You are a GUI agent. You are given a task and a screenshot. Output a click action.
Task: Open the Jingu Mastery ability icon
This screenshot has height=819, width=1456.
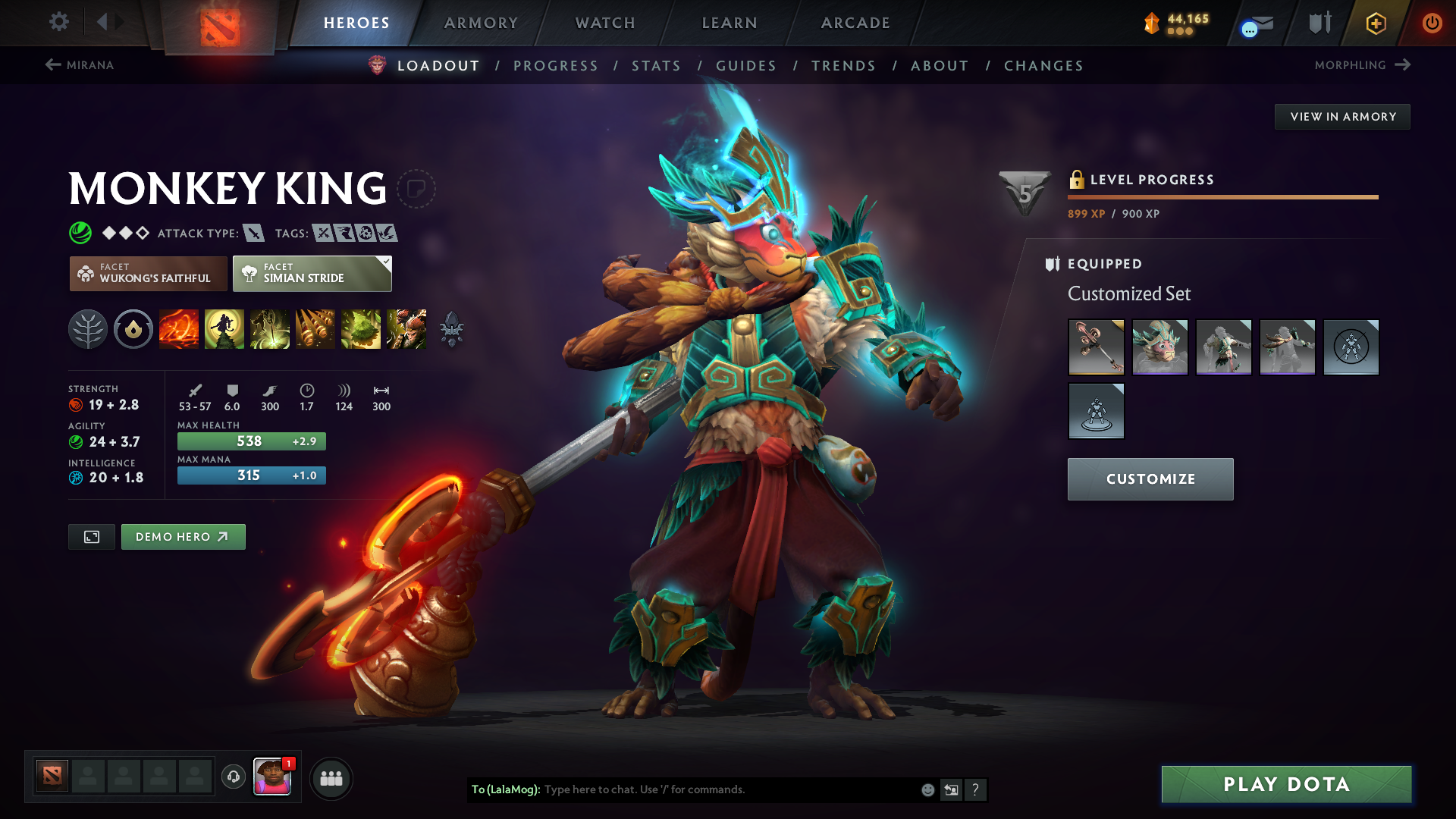coord(315,329)
